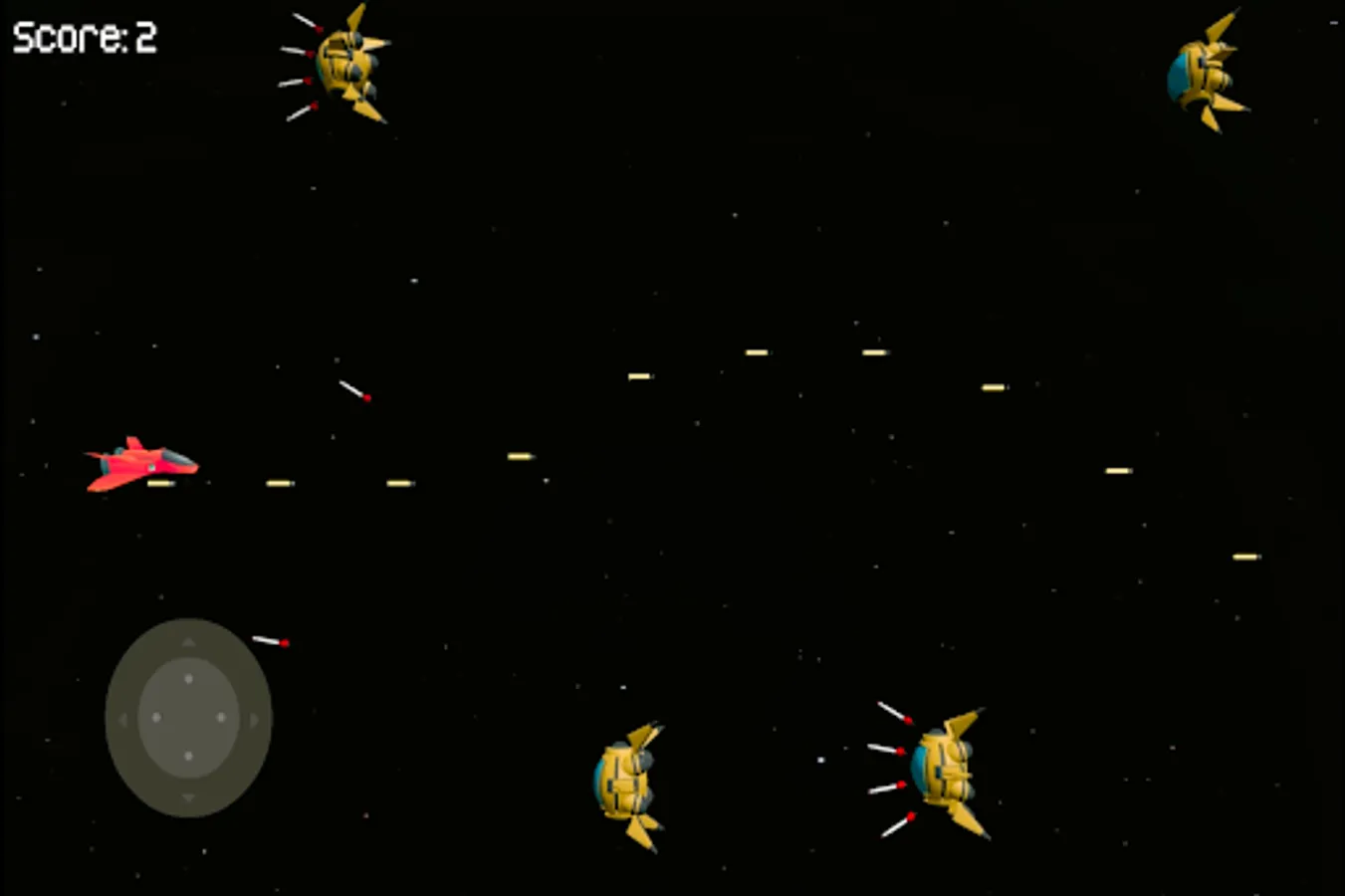
Task: Select the red player jet fighter
Action: click(144, 463)
